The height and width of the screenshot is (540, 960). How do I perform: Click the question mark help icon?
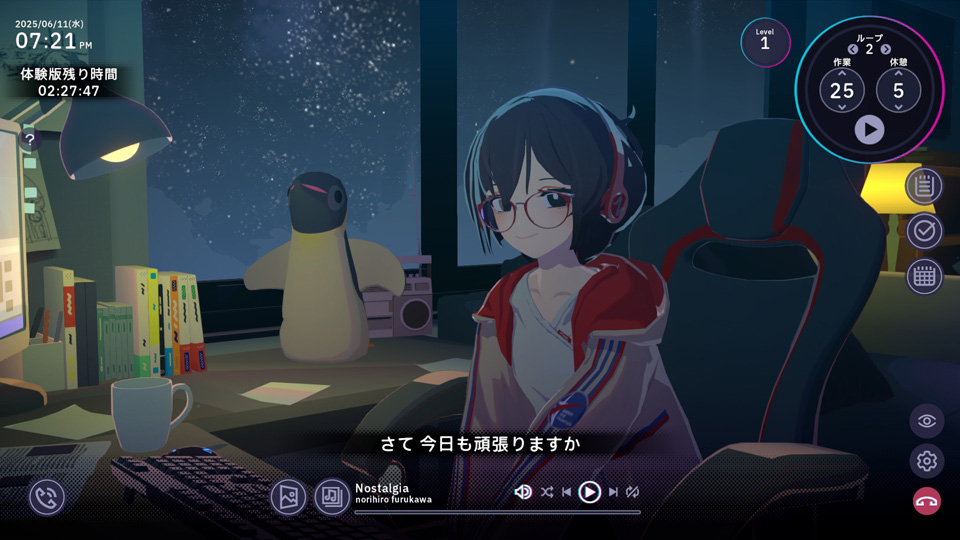29,139
